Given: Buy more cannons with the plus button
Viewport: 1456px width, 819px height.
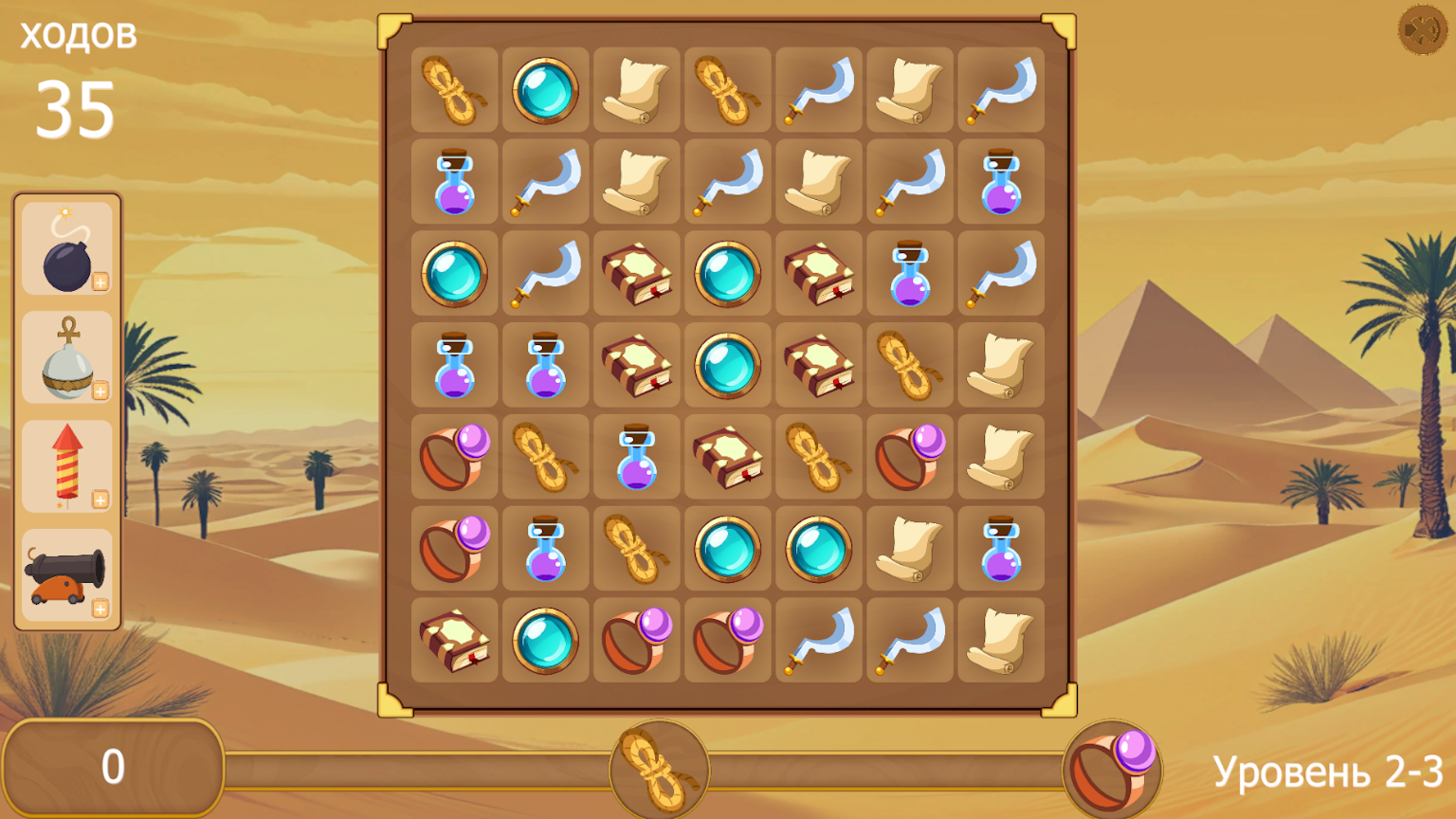Looking at the screenshot, I should coord(100,608).
